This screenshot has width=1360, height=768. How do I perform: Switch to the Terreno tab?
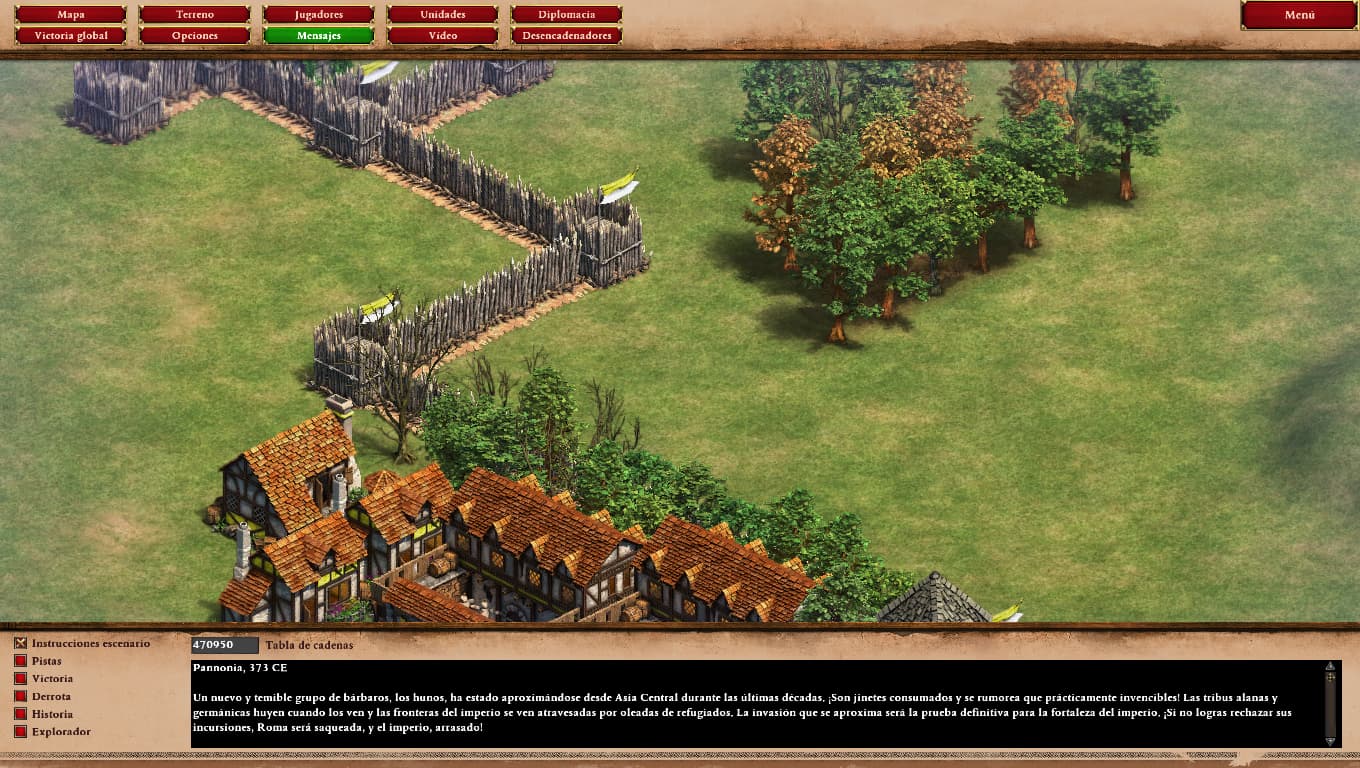click(195, 15)
